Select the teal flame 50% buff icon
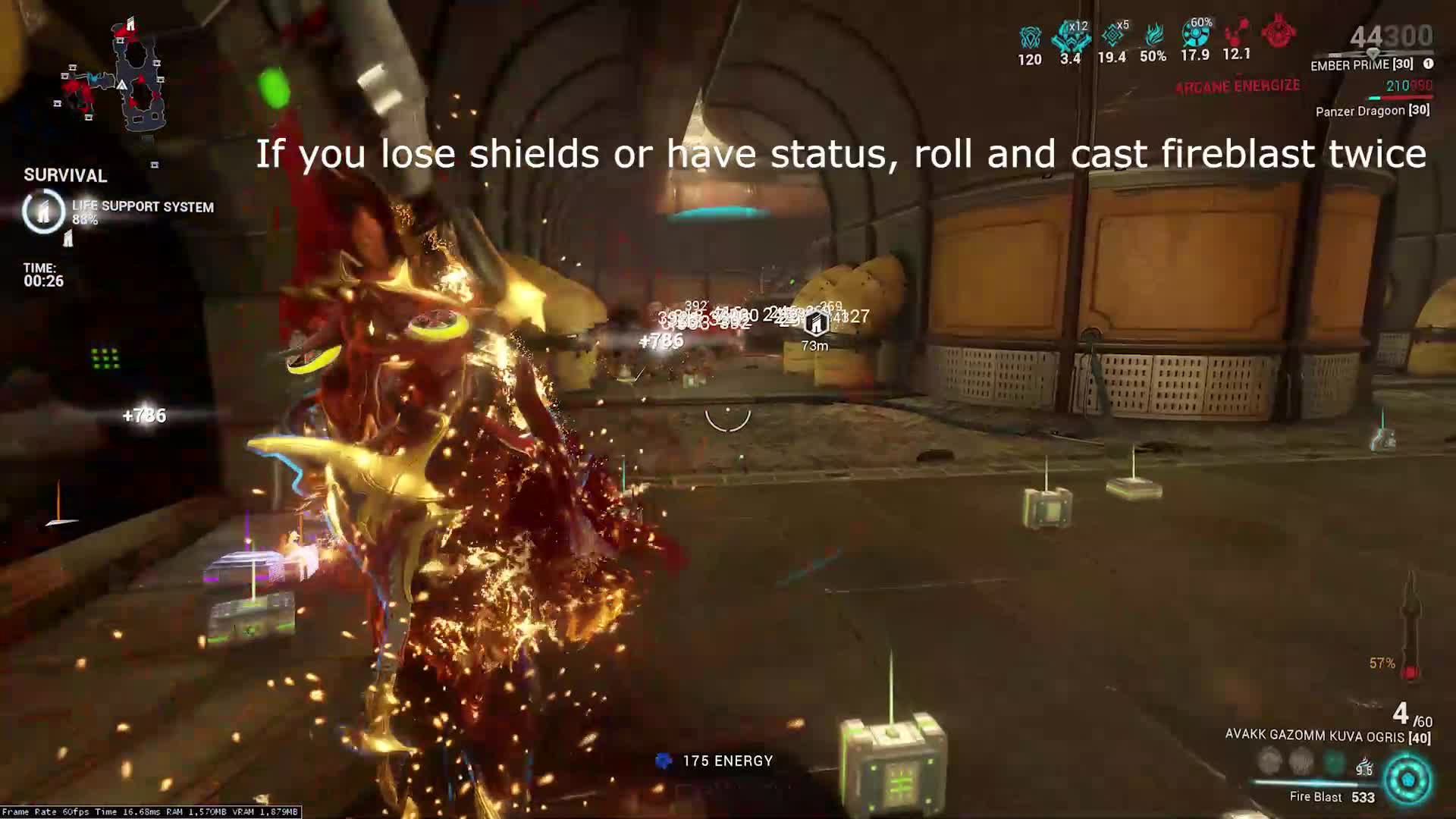1456x819 pixels. 1153,35
